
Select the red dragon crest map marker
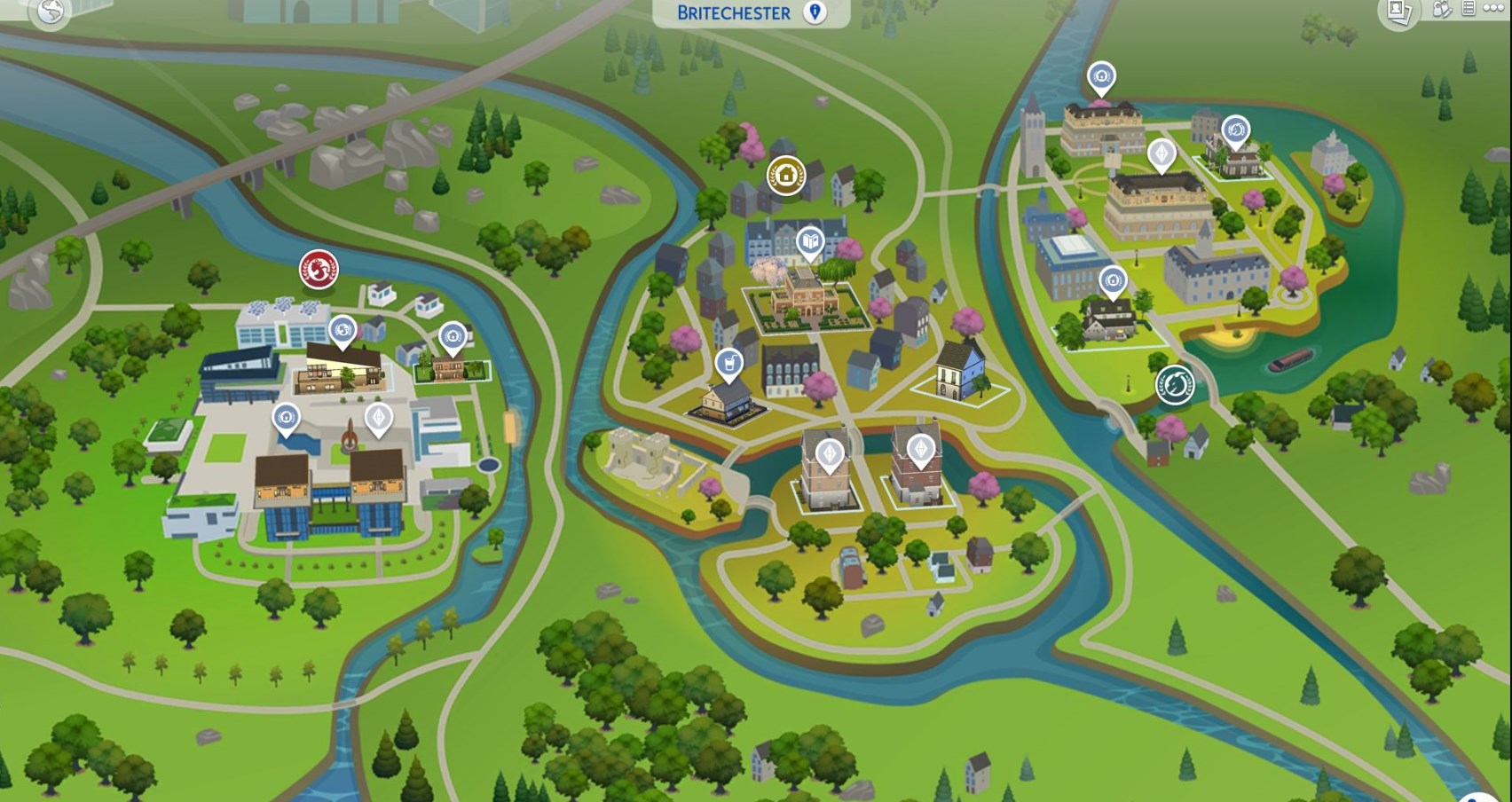coord(319,268)
